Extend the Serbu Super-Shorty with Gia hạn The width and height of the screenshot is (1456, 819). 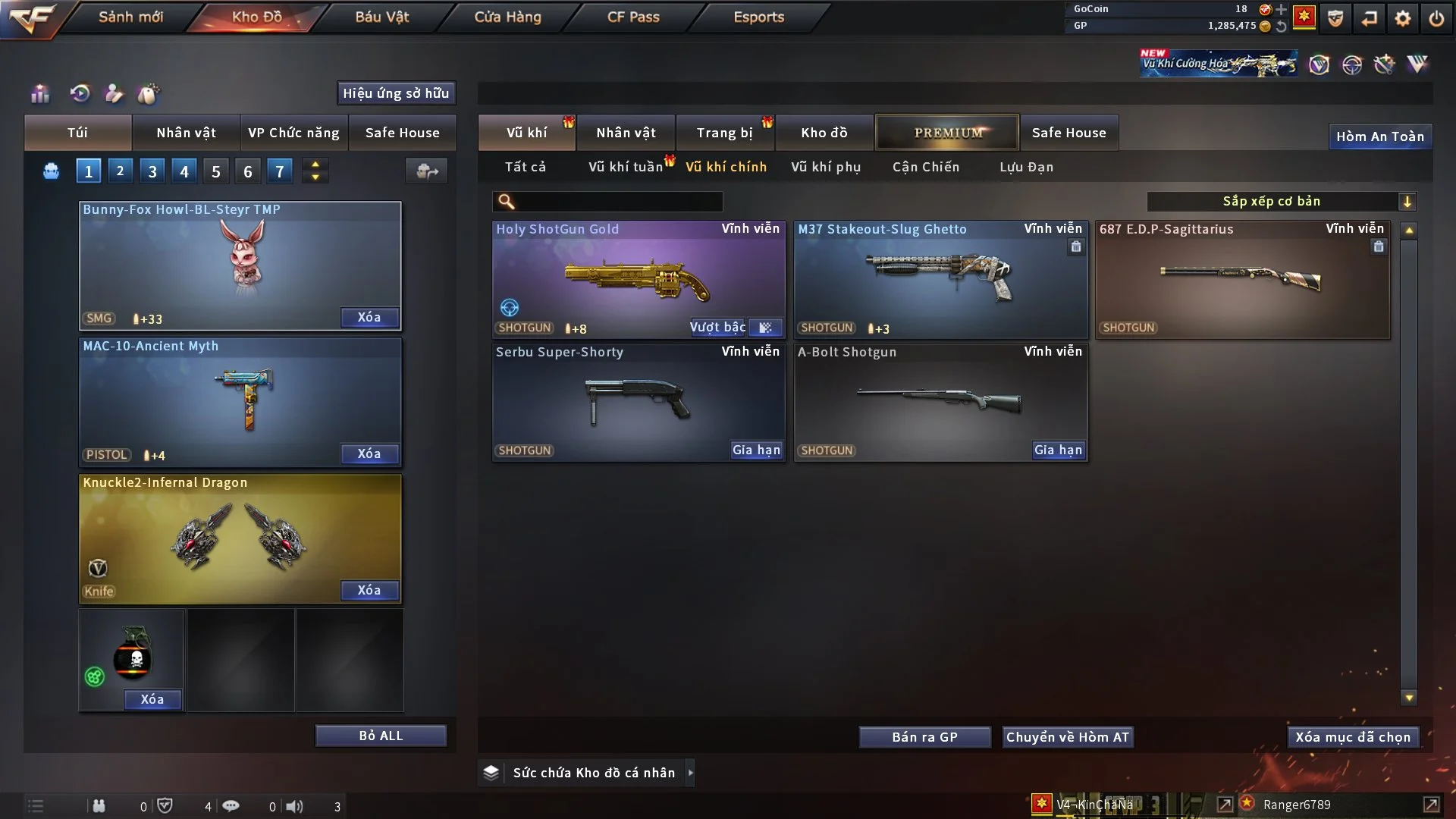coord(756,450)
